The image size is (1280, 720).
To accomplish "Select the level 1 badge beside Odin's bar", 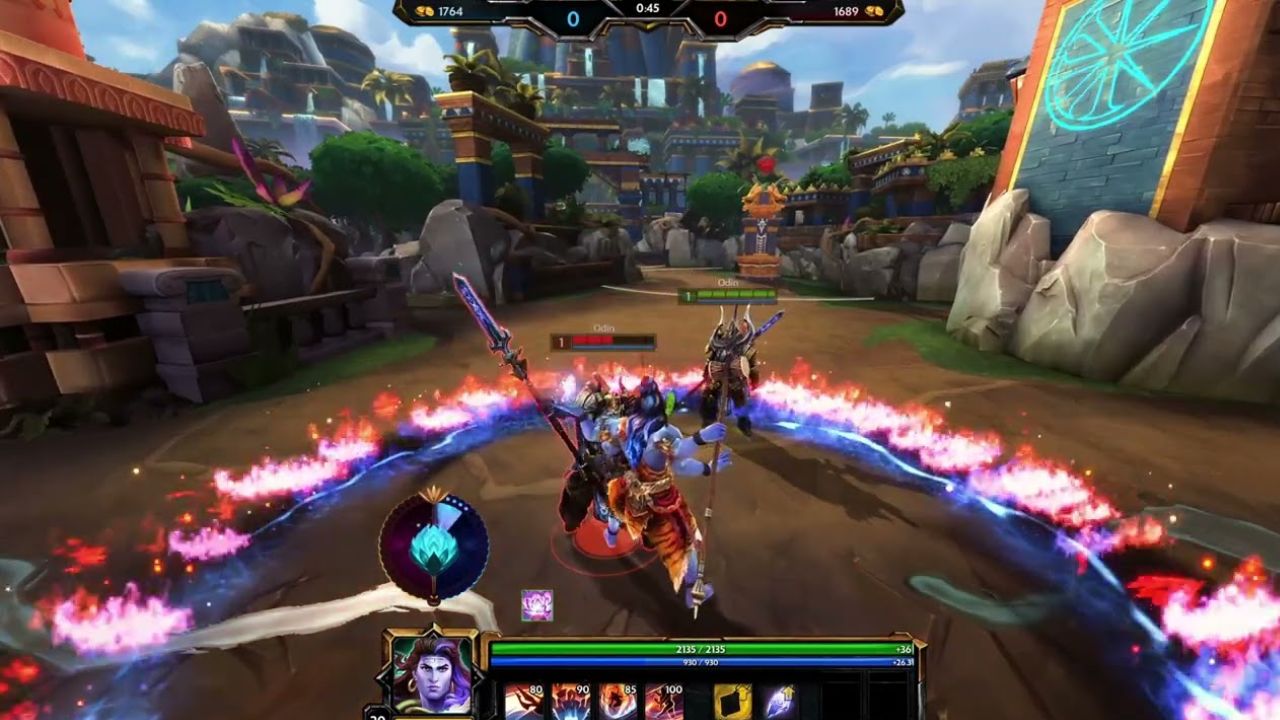I will click(x=560, y=340).
